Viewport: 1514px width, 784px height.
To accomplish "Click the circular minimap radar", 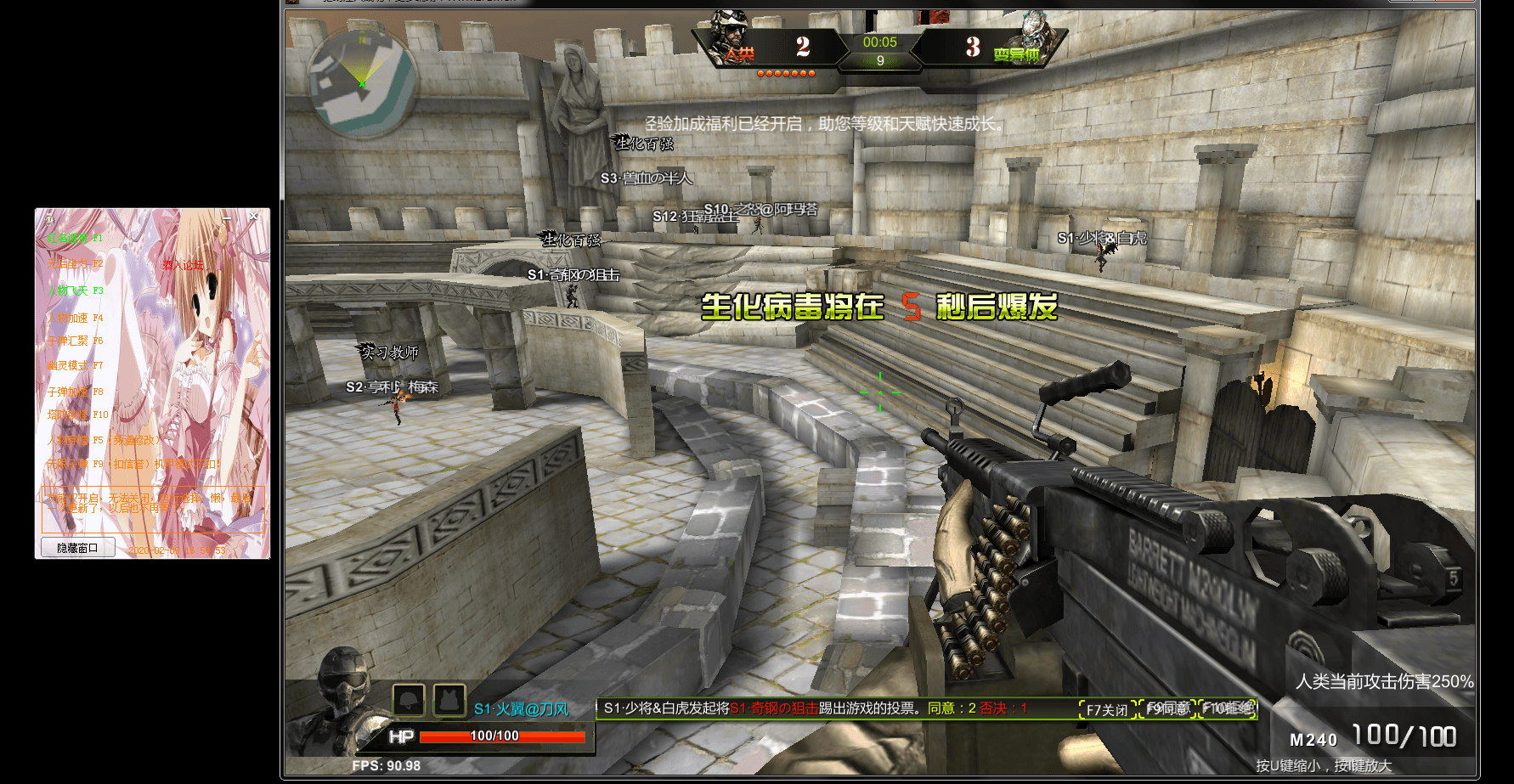I will (x=361, y=82).
